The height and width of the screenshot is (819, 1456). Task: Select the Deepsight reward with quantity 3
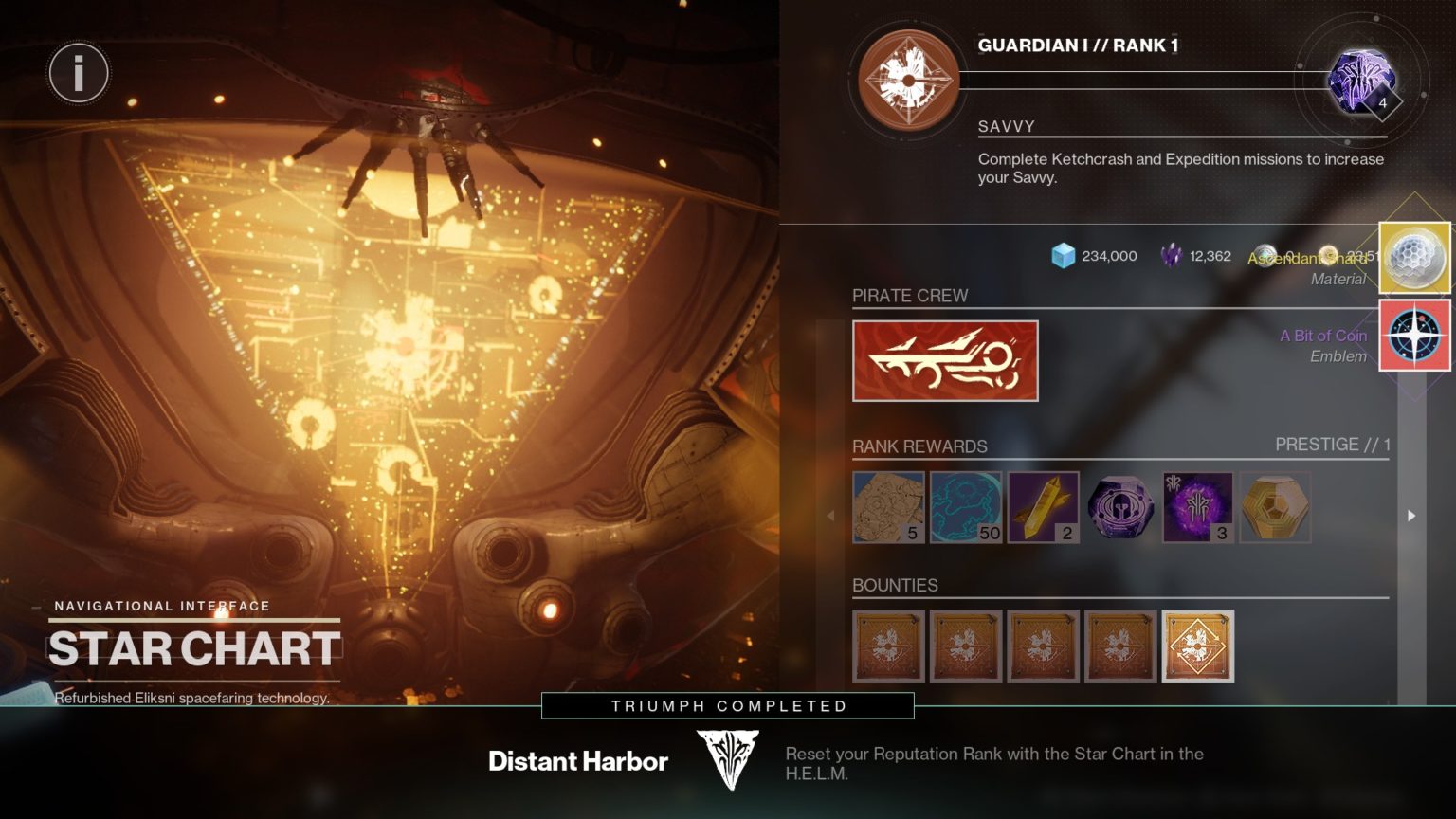(x=1197, y=506)
